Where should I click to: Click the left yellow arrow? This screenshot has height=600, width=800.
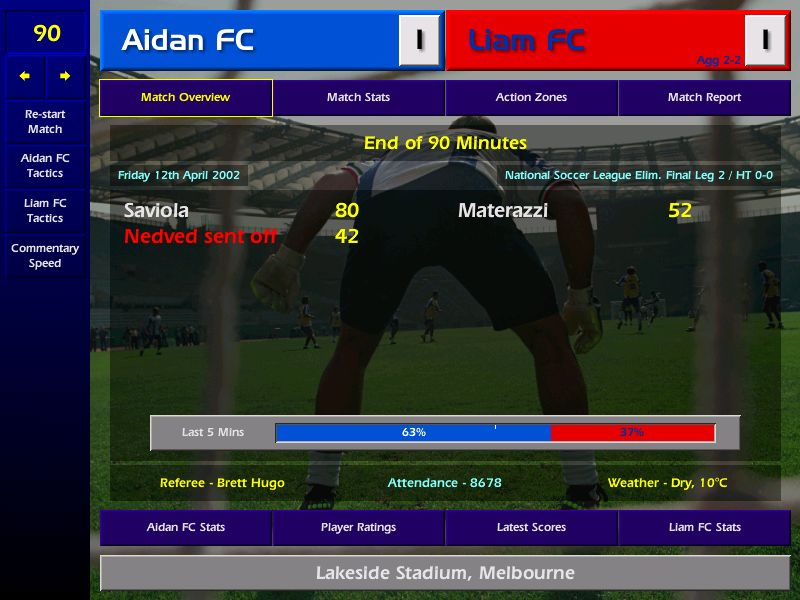click(x=26, y=76)
